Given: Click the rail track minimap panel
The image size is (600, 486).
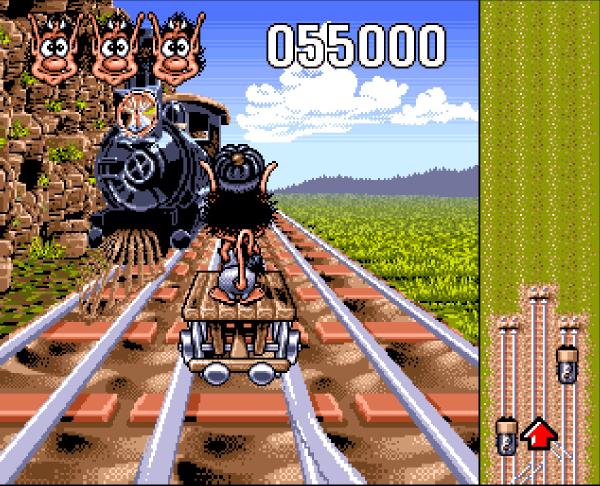Looking at the screenshot, I should pyautogui.click(x=540, y=243).
